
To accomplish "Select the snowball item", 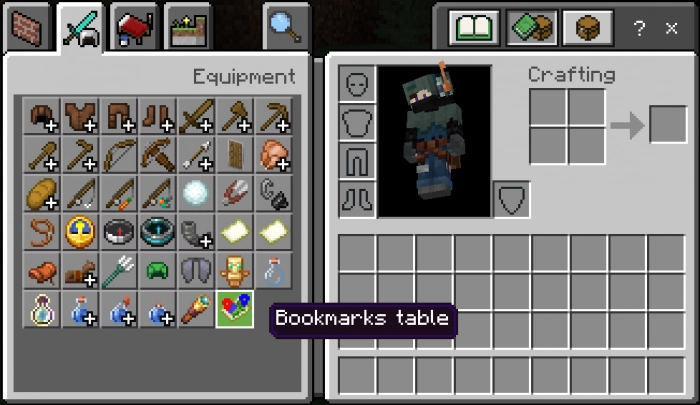I will (x=196, y=192).
